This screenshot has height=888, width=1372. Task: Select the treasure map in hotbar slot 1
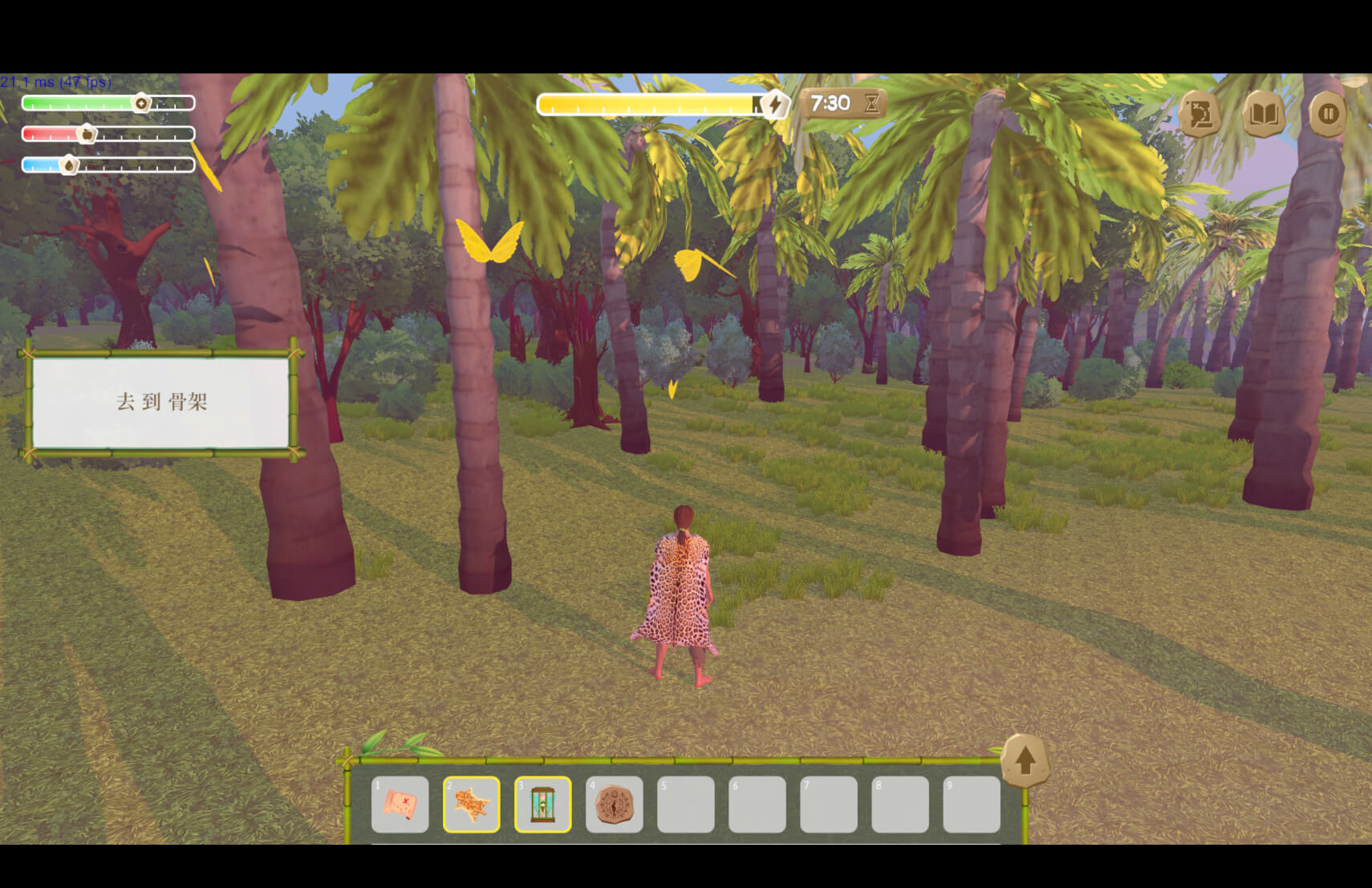[400, 804]
